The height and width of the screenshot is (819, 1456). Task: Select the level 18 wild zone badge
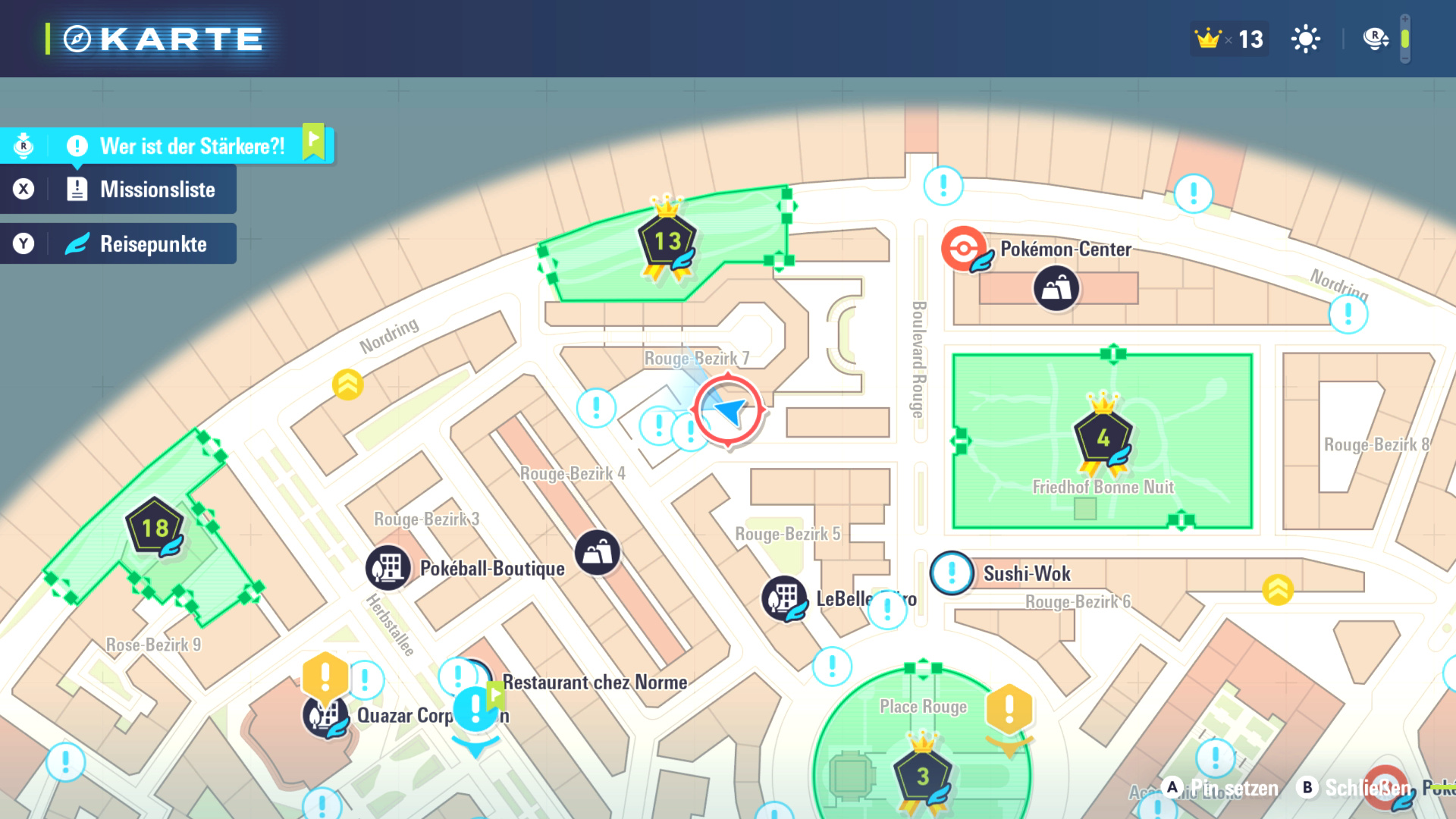coord(155,528)
